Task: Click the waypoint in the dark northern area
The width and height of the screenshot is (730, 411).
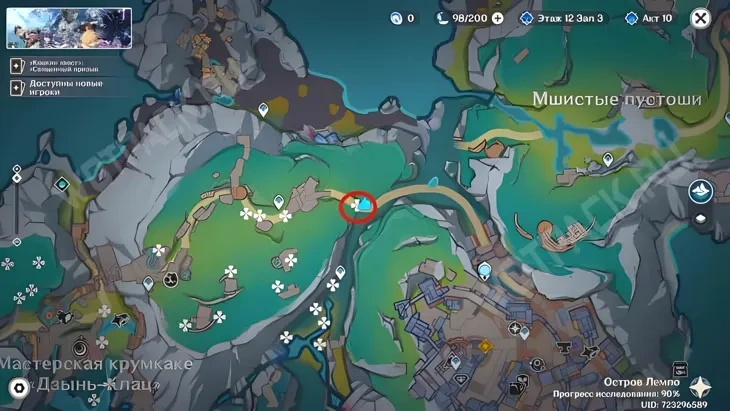Action: [263, 110]
